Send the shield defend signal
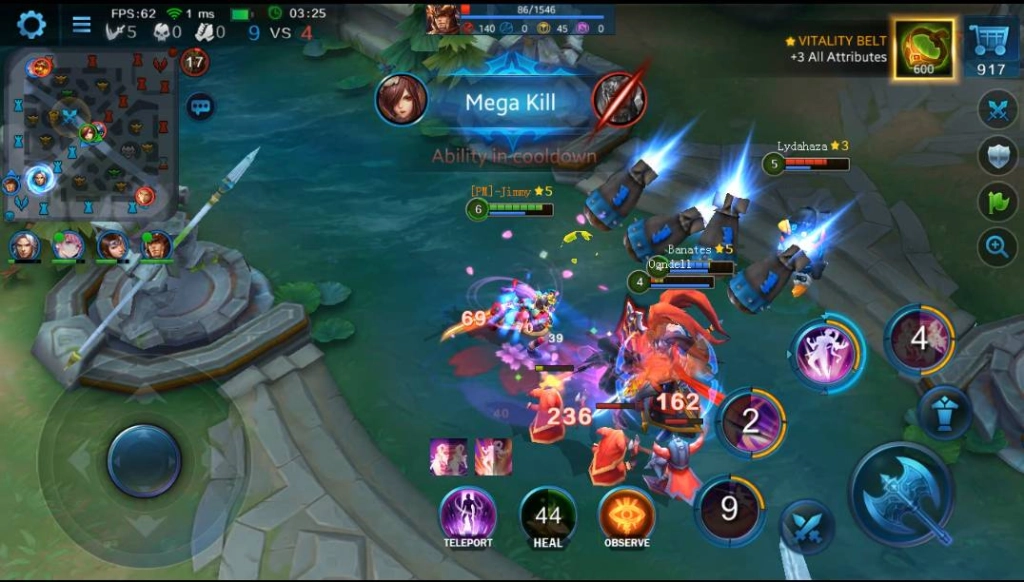This screenshot has height=582, width=1024. pos(996,155)
